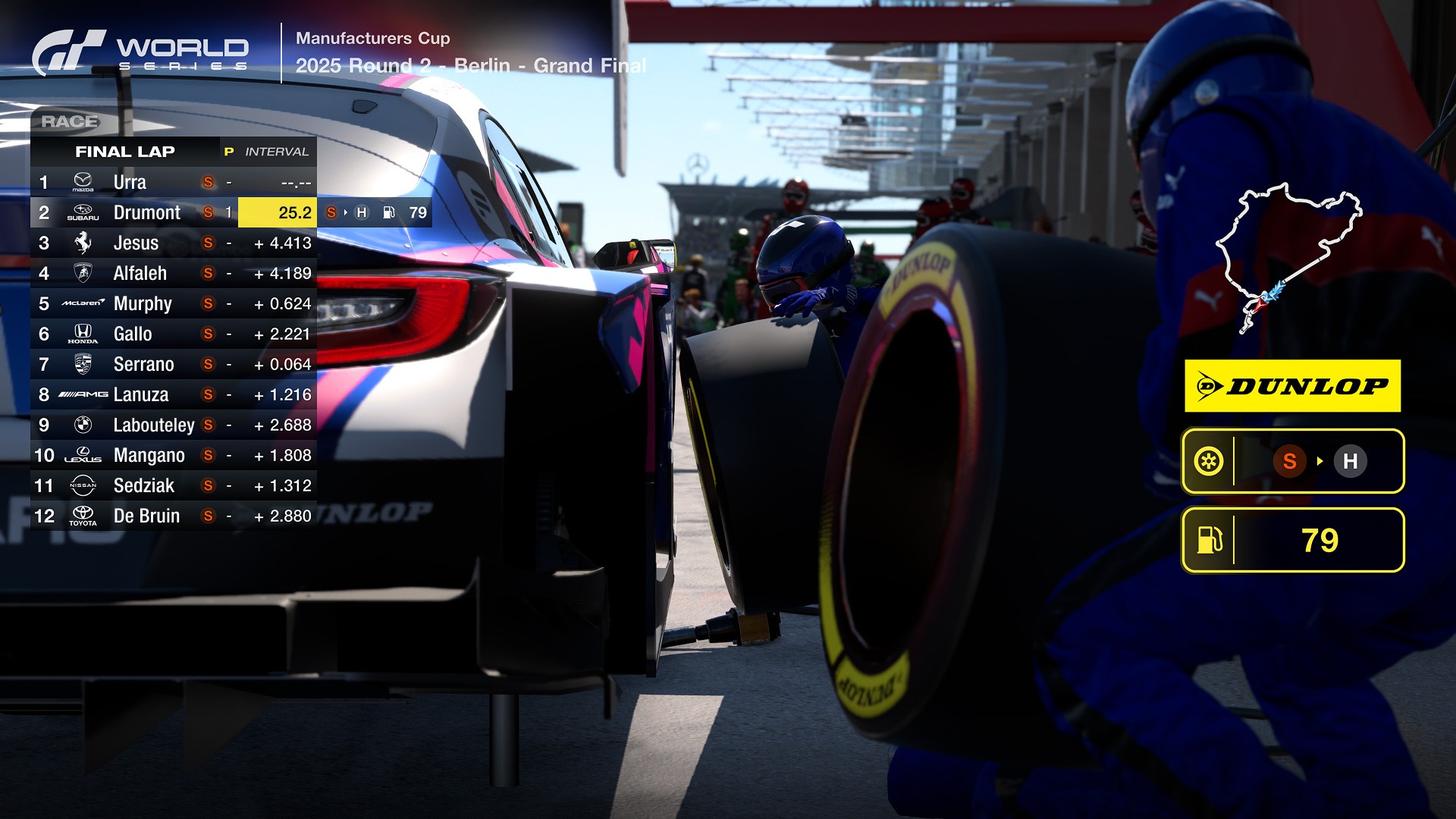Open the INTERVAL column options
The width and height of the screenshot is (1456, 819).
tap(278, 151)
